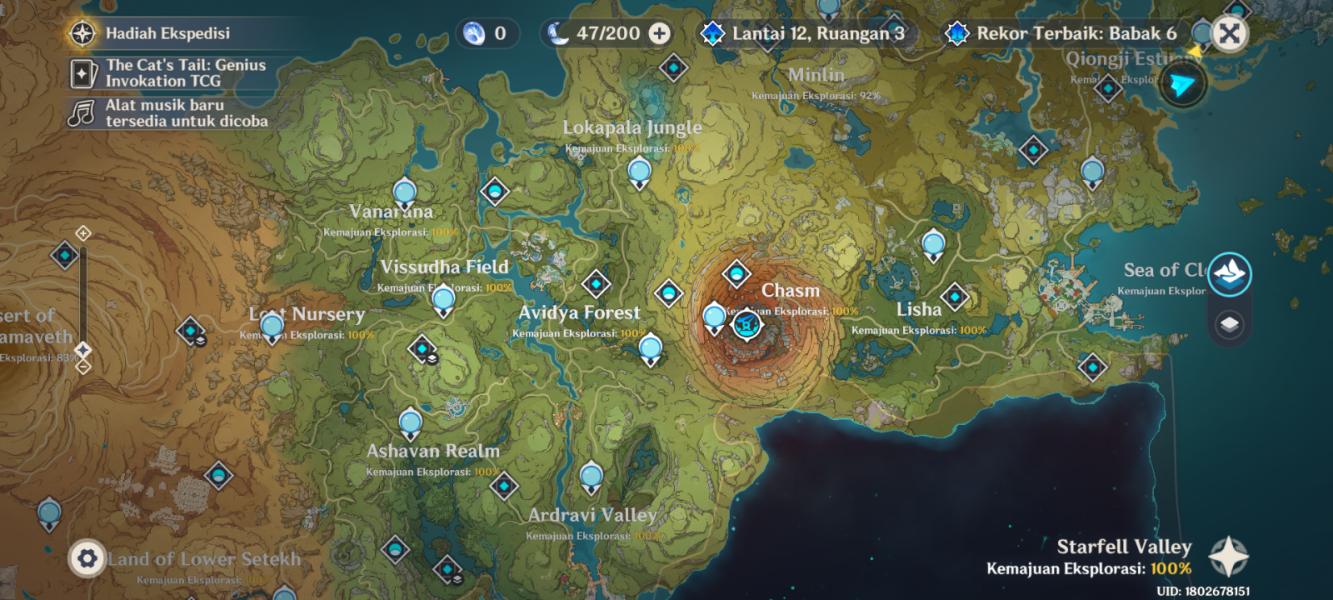Show the Rekor Terbaik Babak 6 record
This screenshot has height=600, width=1333.
1064,33
